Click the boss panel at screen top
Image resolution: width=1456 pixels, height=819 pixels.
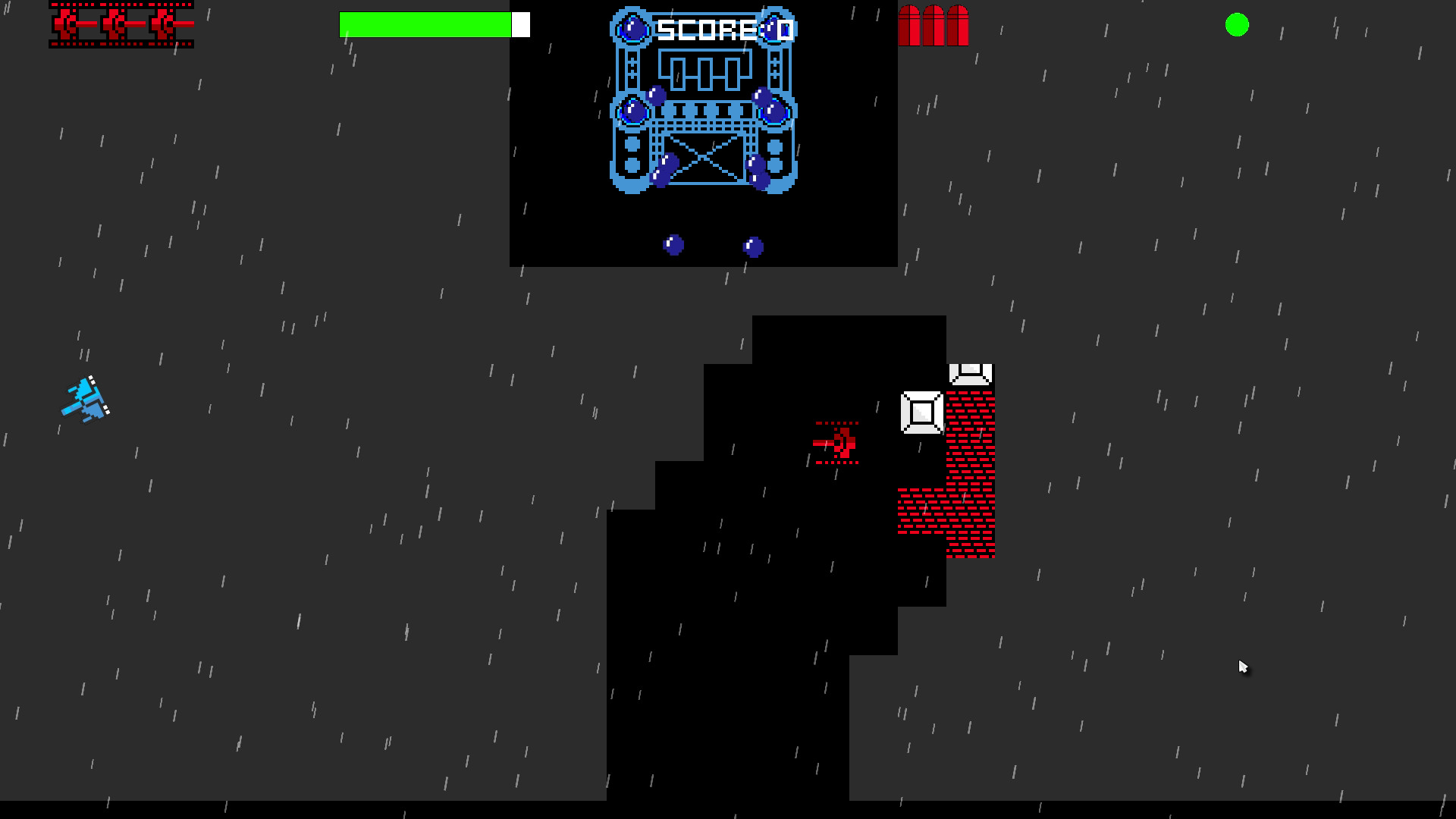tap(702, 133)
